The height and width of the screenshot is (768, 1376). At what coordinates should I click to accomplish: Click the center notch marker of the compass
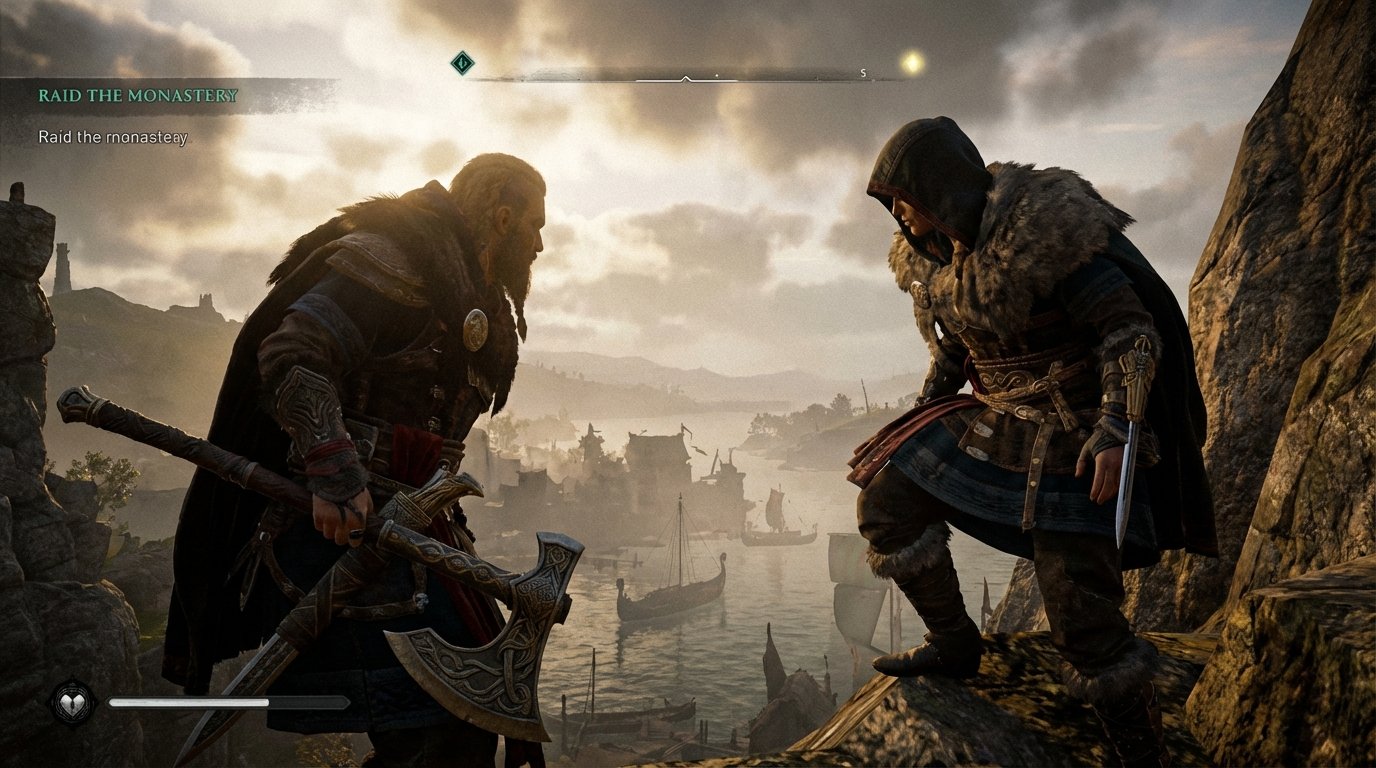pyautogui.click(x=685, y=77)
